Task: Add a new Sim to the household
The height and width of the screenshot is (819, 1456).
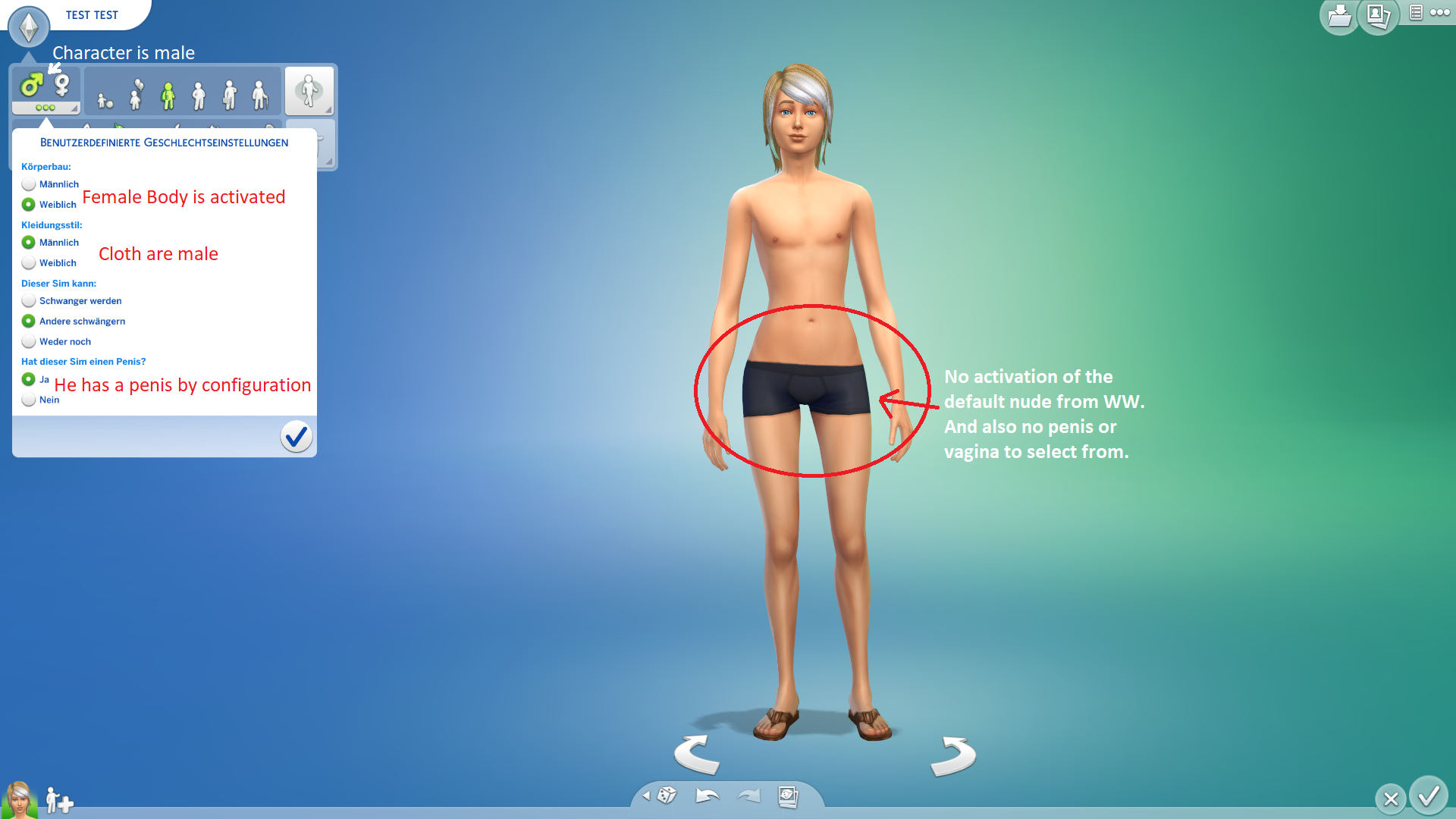Action: [59, 801]
